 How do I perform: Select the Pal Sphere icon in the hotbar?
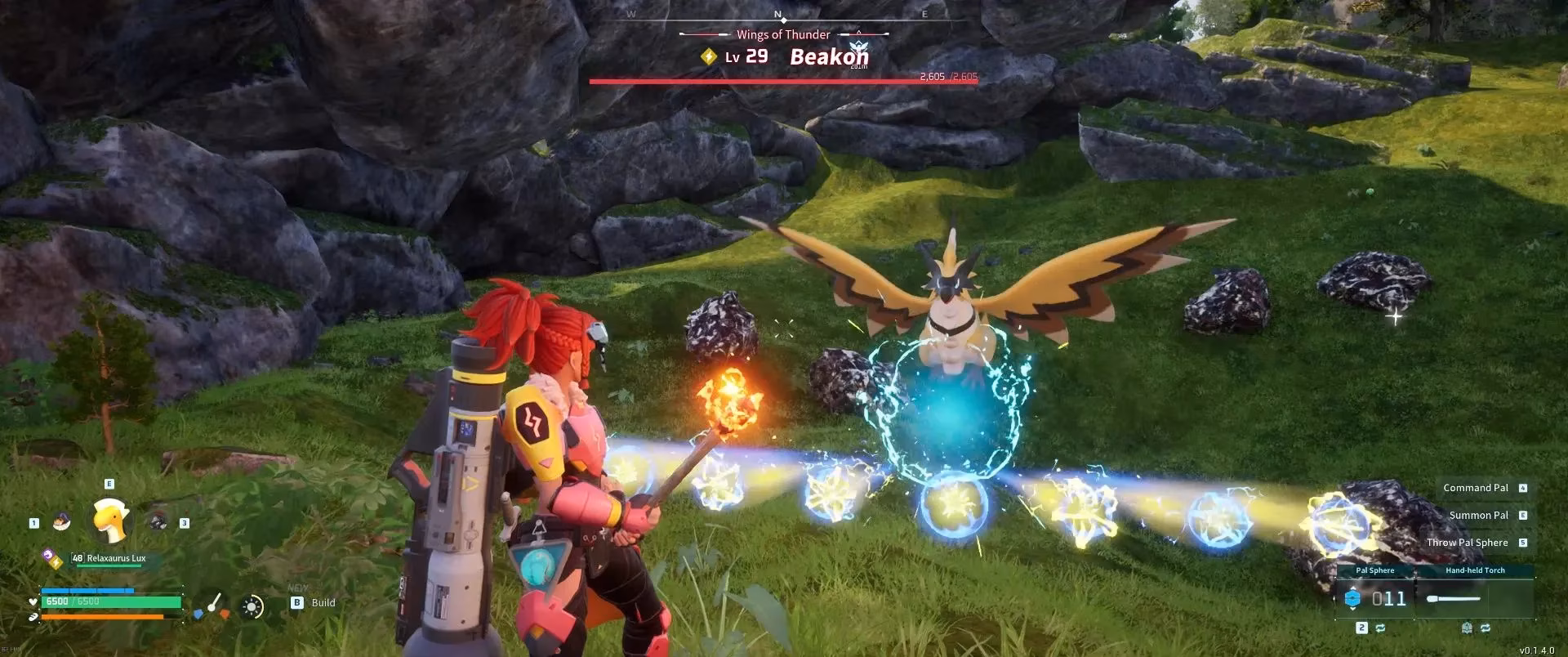pos(1353,597)
